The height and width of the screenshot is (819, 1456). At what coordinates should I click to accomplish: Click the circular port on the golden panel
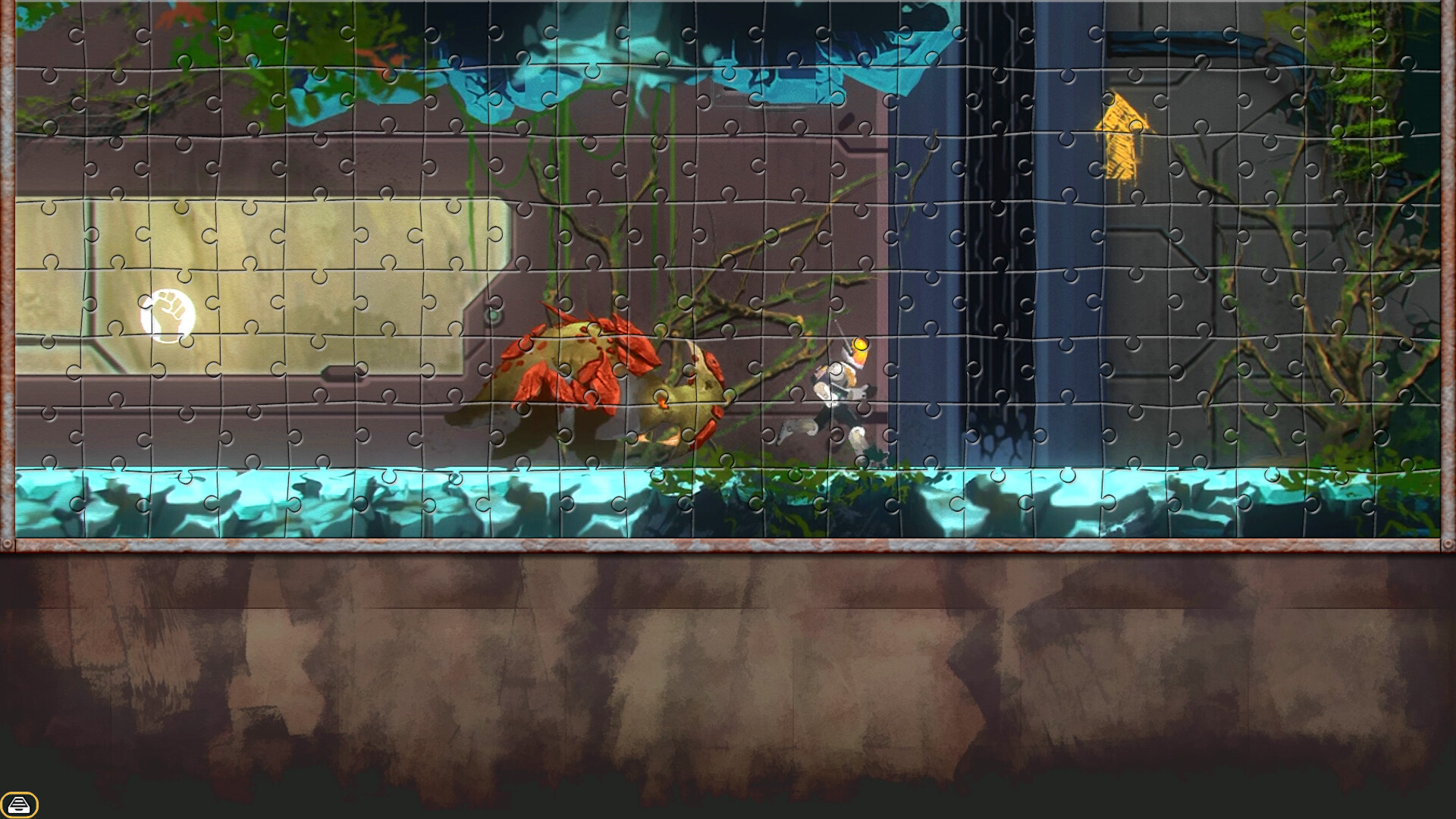(493, 315)
